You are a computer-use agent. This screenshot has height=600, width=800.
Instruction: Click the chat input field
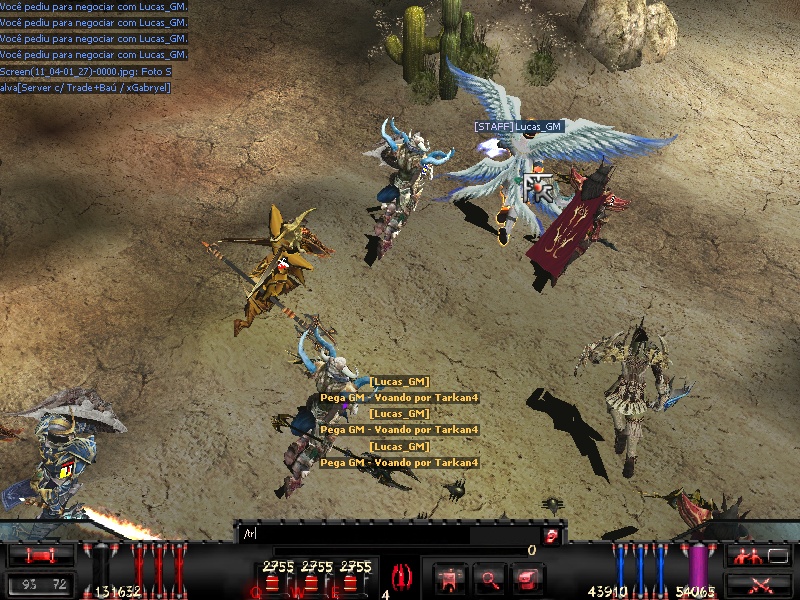tap(390, 535)
